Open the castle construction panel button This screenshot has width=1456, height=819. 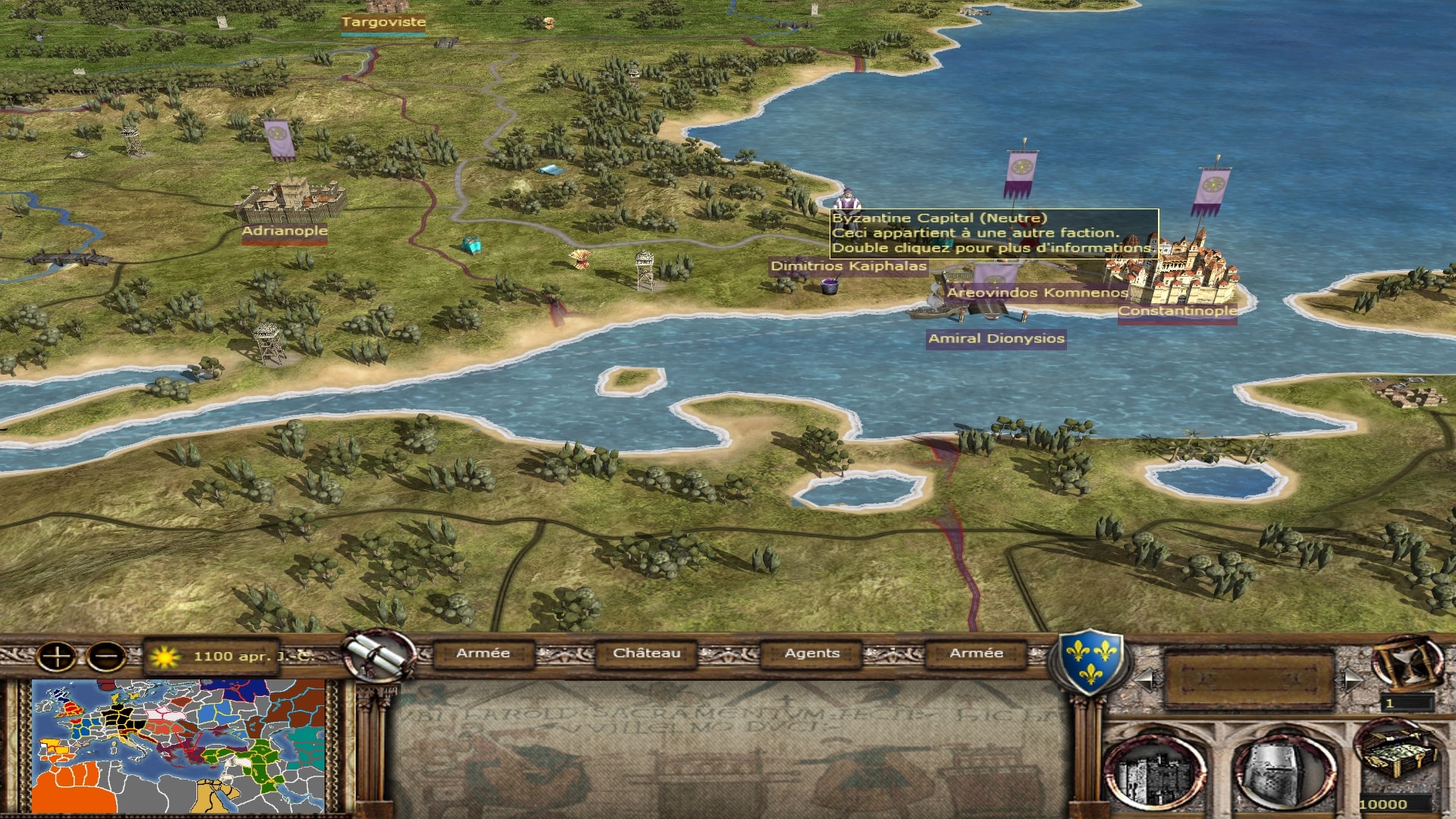1154,772
